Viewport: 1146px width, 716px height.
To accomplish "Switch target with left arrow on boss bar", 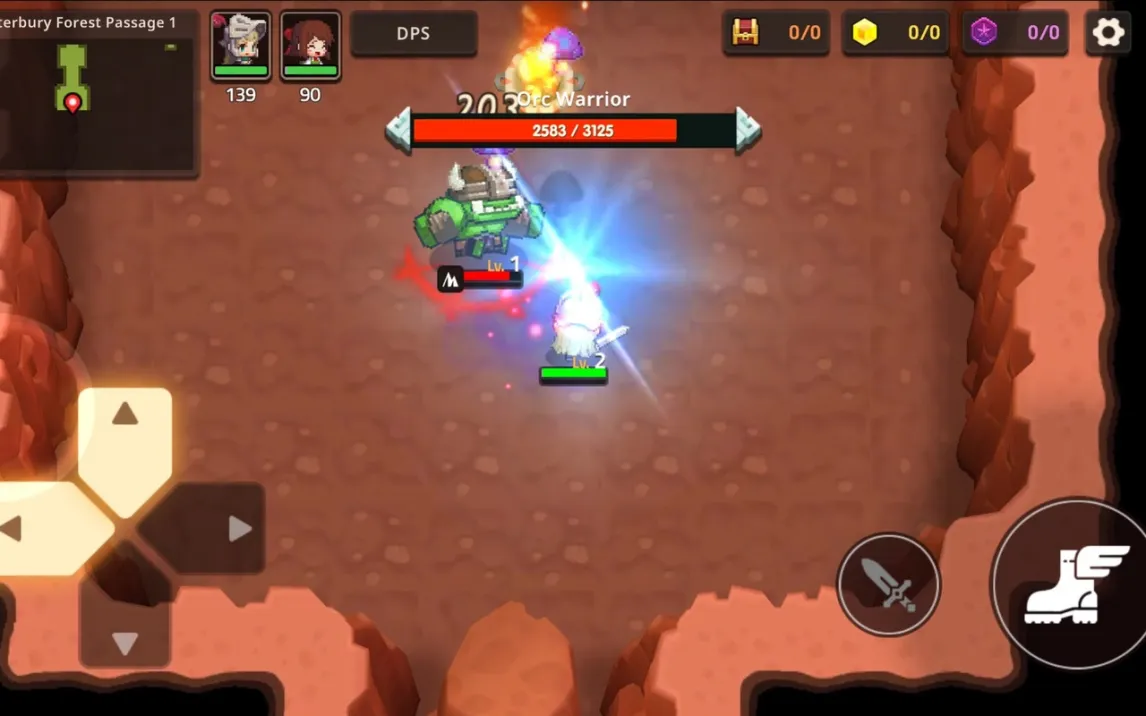I will (398, 130).
